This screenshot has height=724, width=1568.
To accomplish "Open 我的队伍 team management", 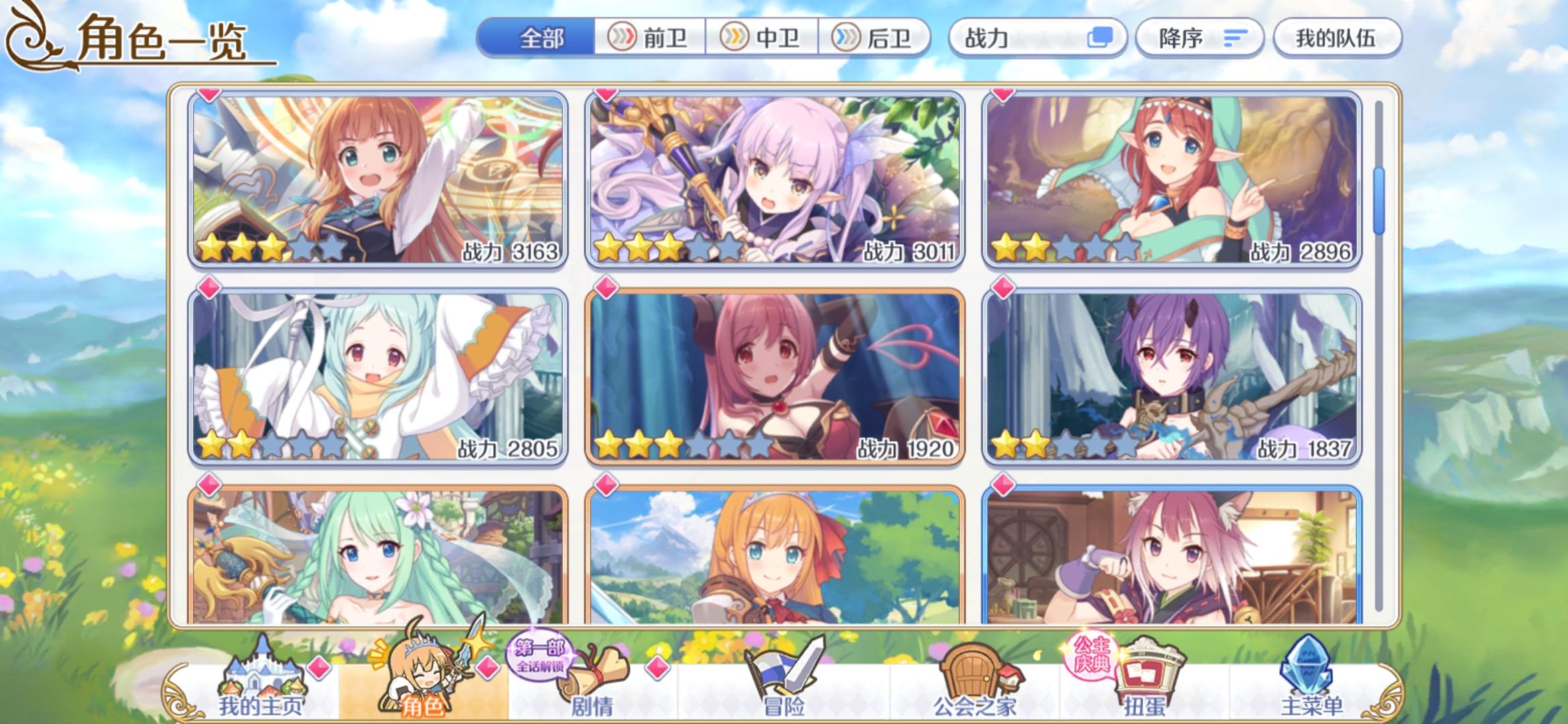I will pyautogui.click(x=1335, y=38).
